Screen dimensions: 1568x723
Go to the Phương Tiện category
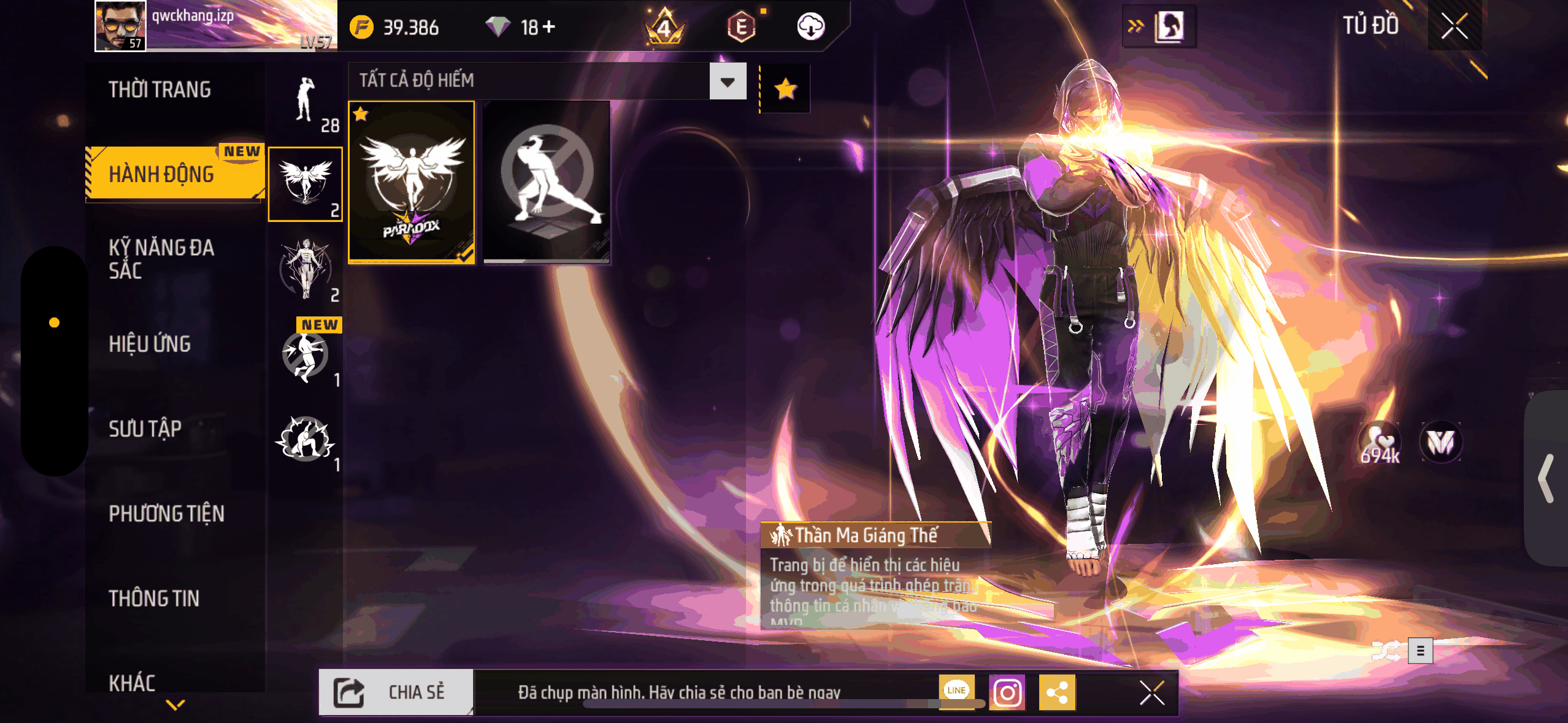click(167, 513)
